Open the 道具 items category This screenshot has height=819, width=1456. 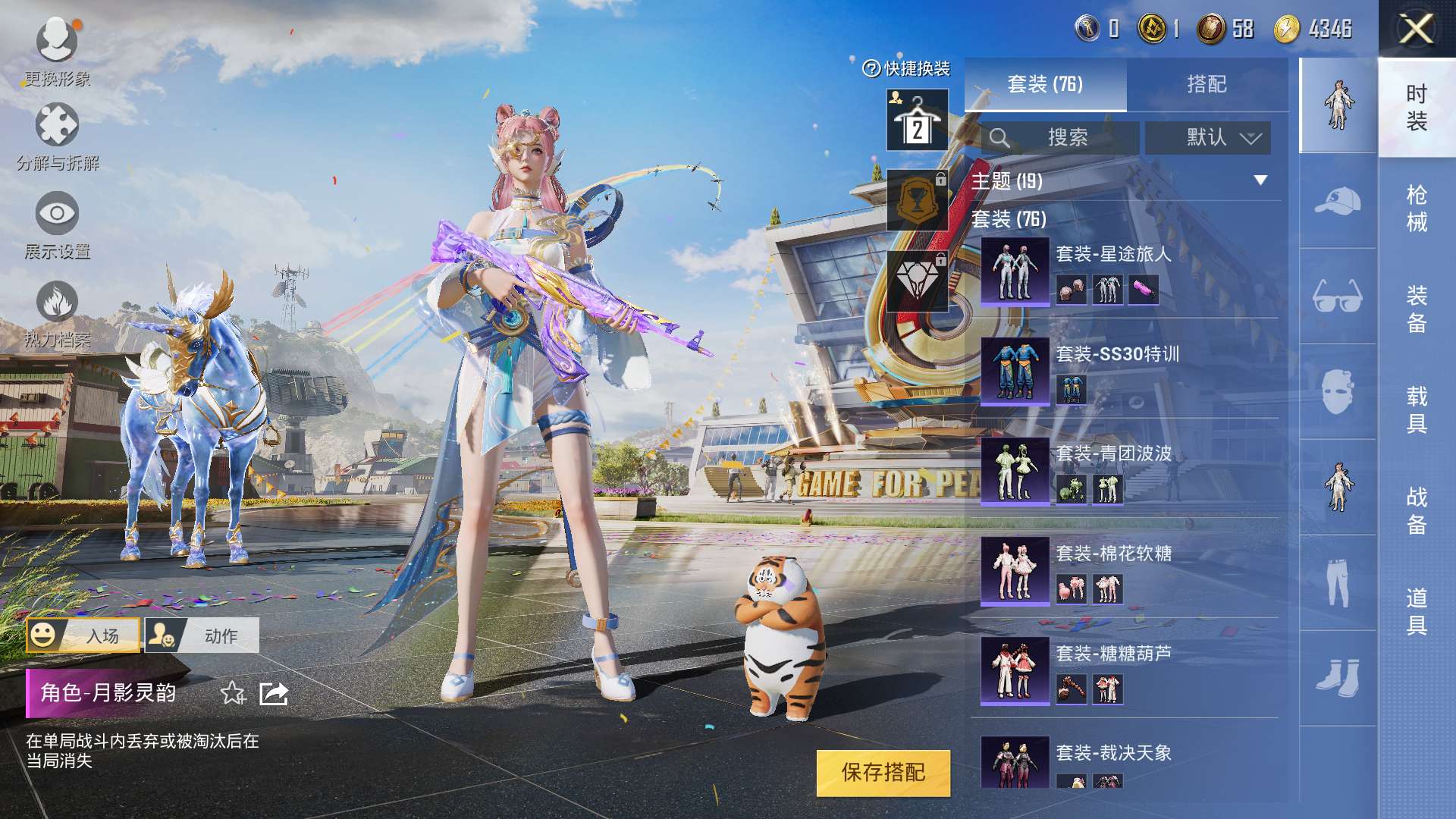click(x=1416, y=611)
